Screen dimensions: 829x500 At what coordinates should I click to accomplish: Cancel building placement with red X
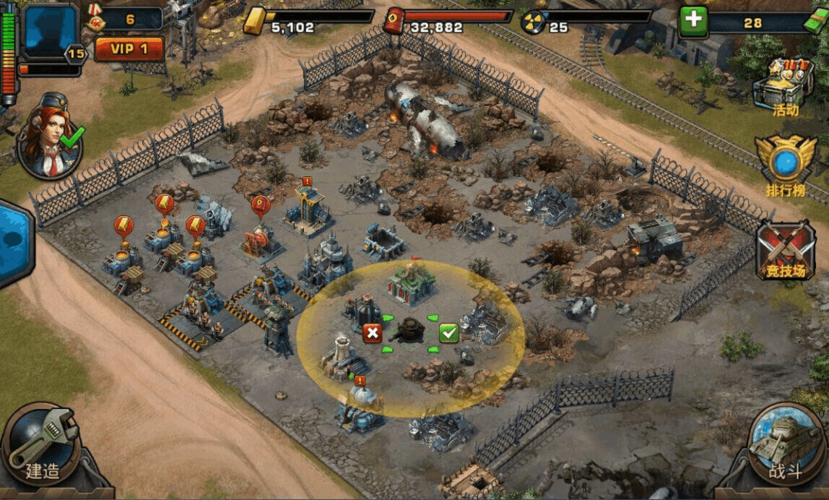(x=372, y=333)
